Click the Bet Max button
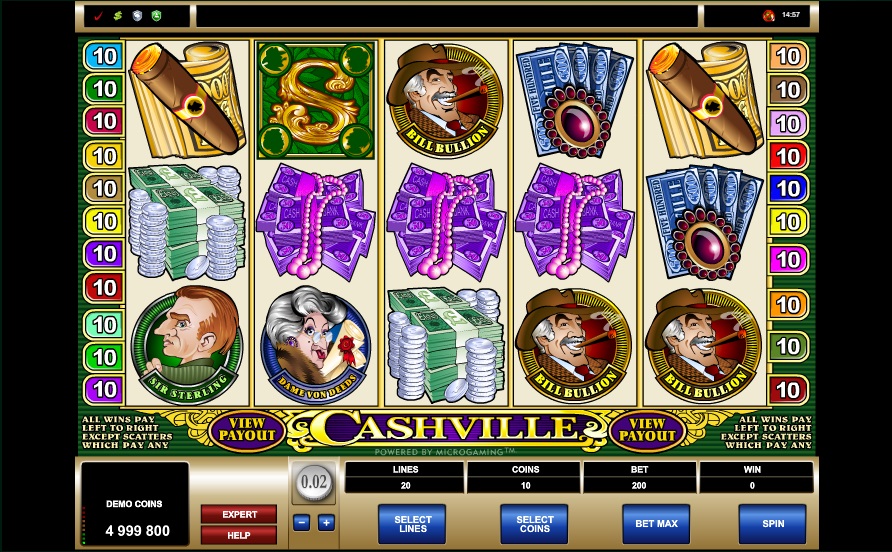The image size is (892, 552). click(x=656, y=523)
